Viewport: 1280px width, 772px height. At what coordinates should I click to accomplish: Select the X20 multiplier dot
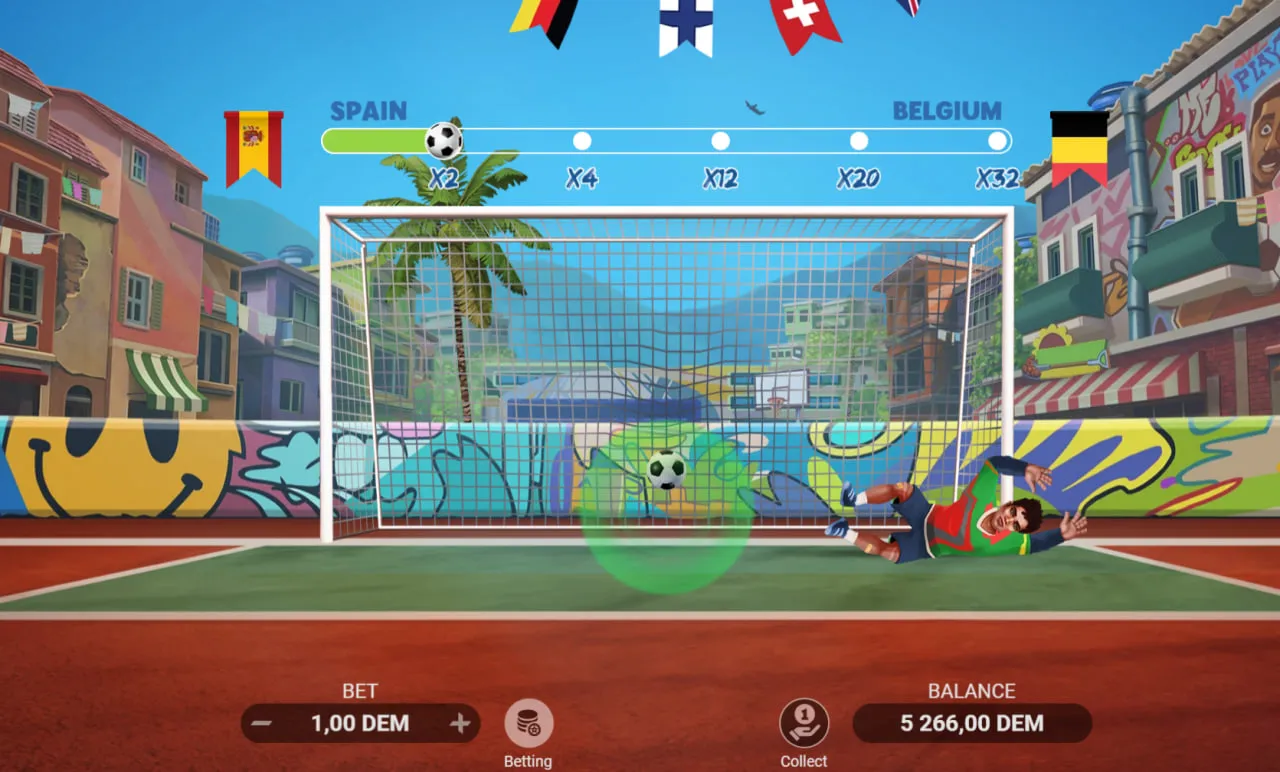[859, 141]
